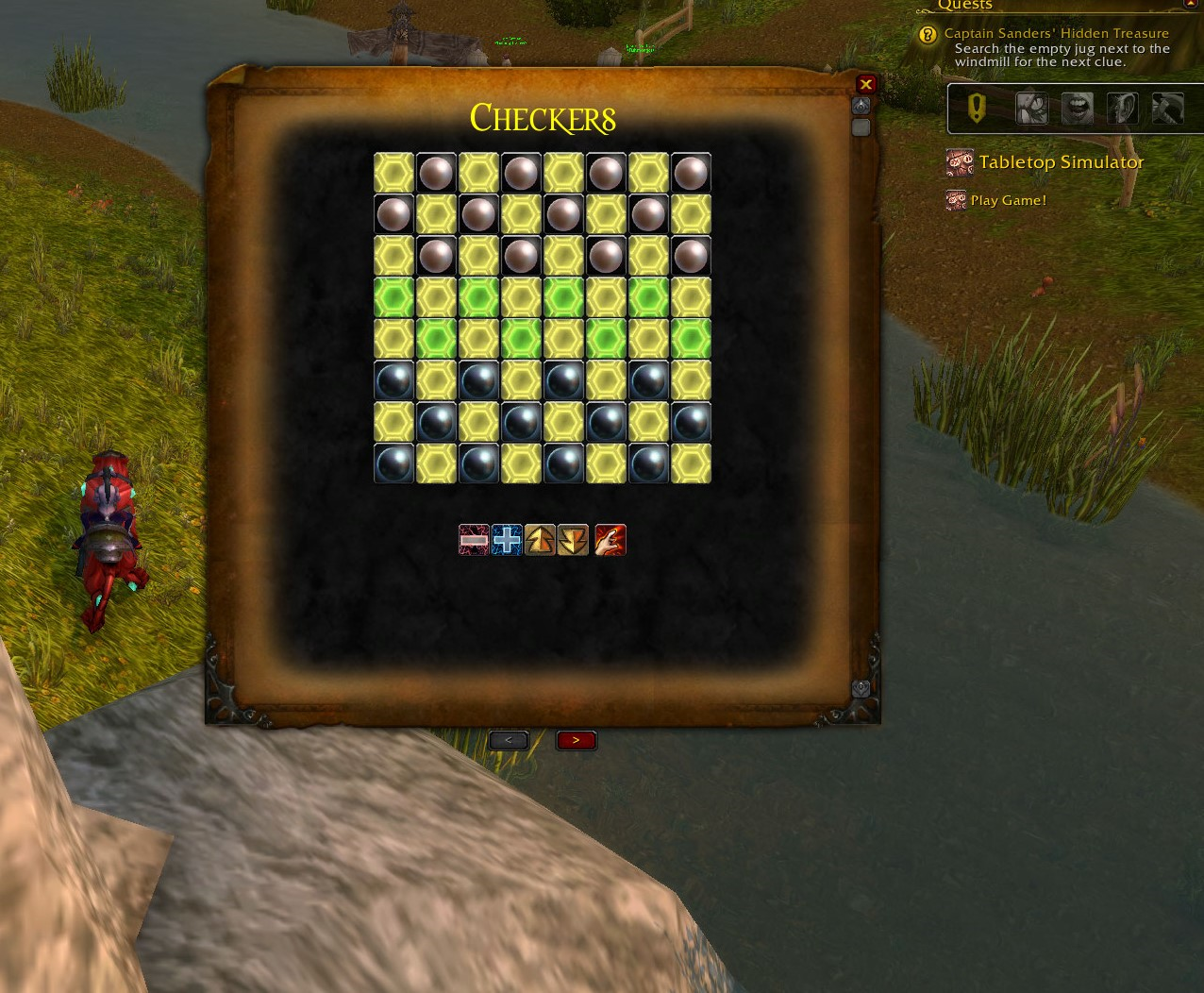Activate the golden up-arrow icon
Image resolution: width=1204 pixels, height=993 pixels.
tap(540, 540)
